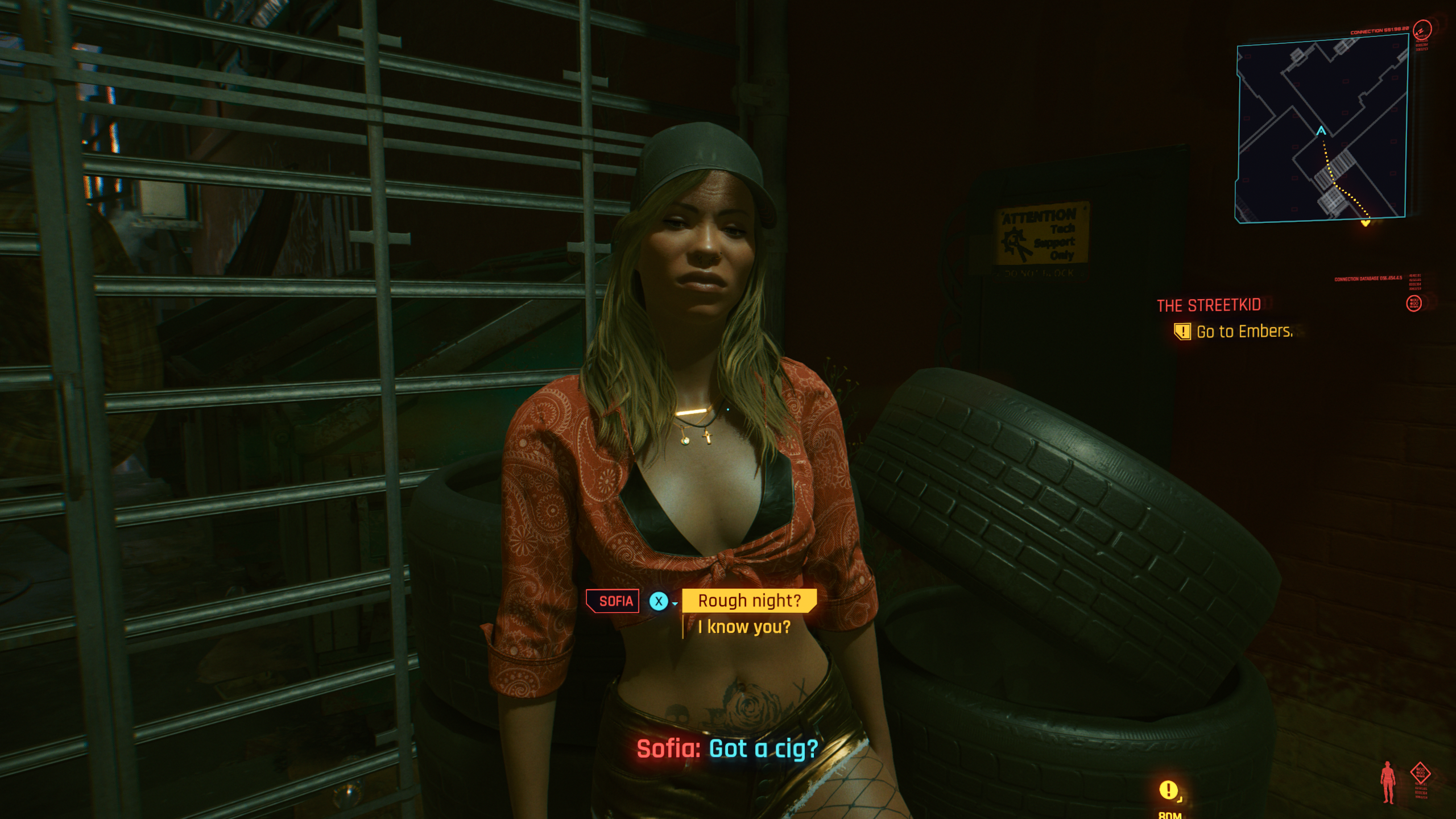Click "The Streetkid" quest title
Viewport: 1456px width, 819px height.
[x=1209, y=305]
